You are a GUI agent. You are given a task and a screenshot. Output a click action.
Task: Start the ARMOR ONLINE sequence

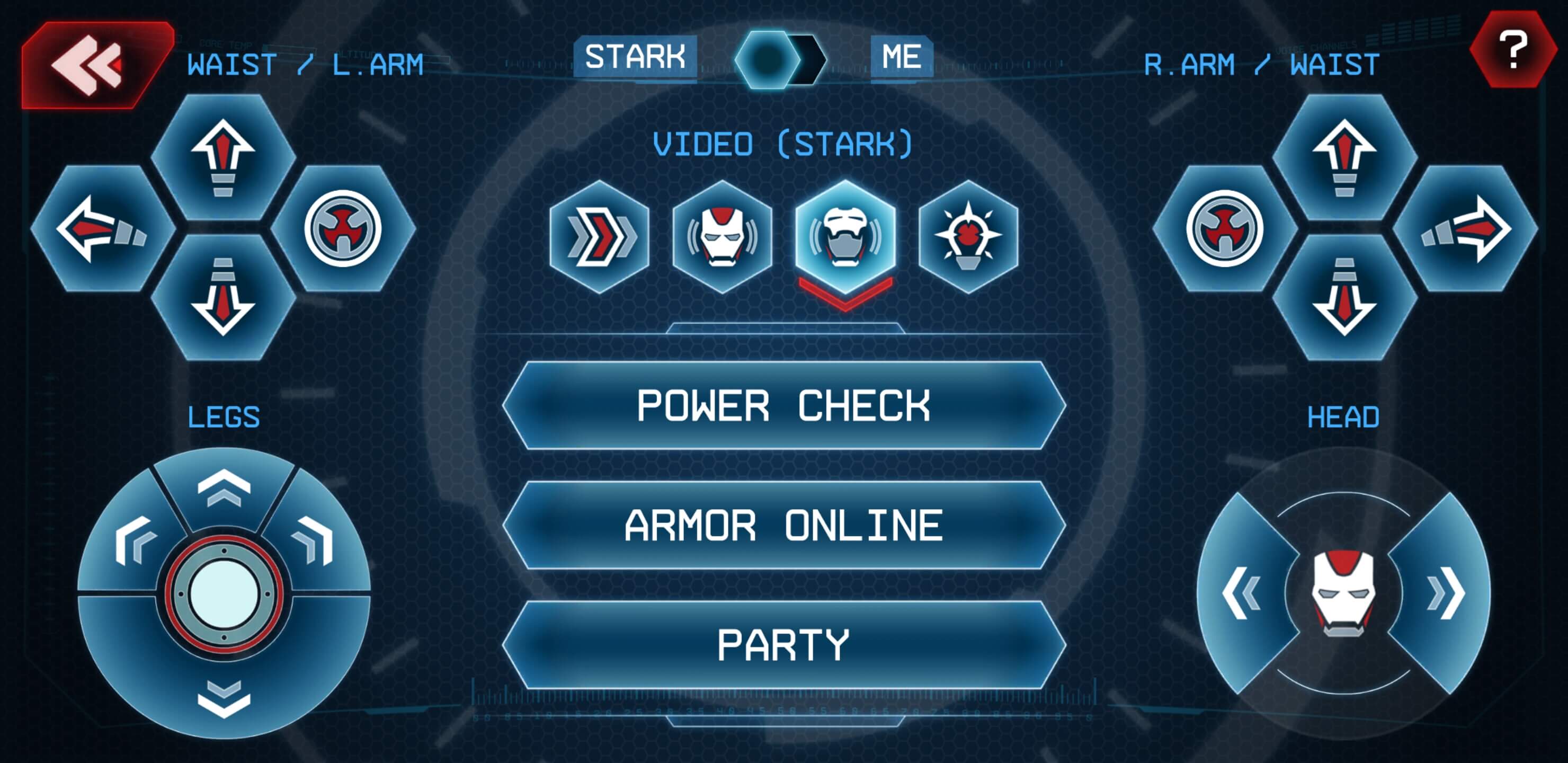click(x=783, y=526)
